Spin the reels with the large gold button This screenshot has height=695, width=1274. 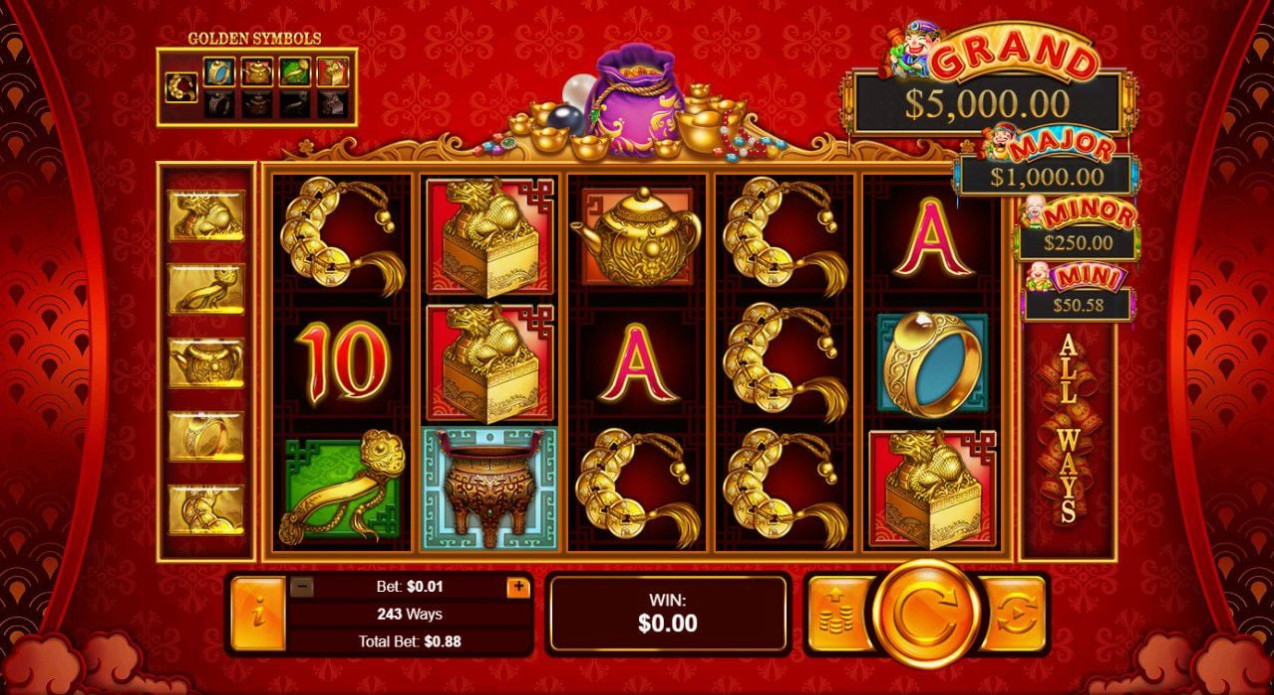coord(925,613)
